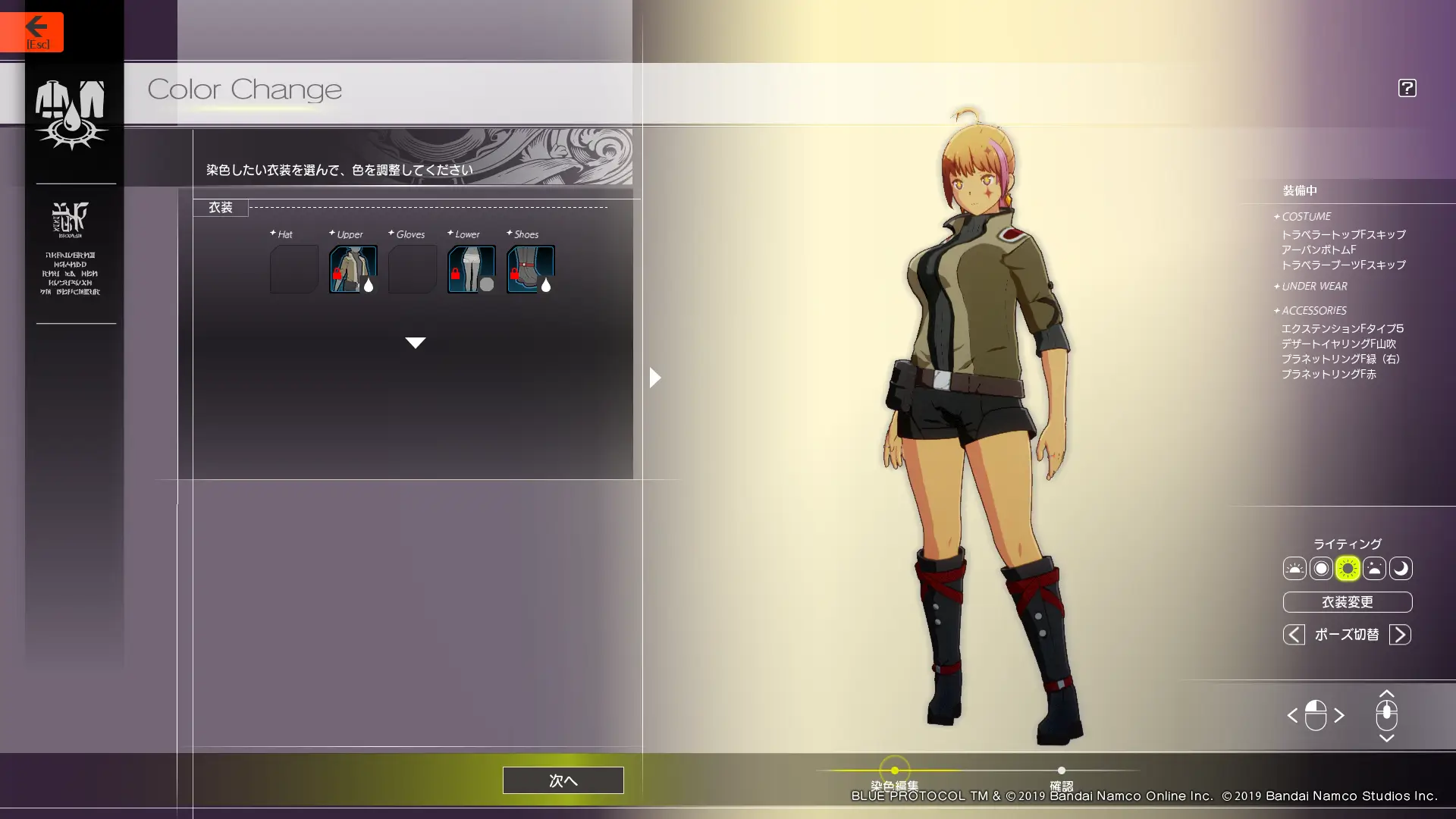Jump to the 確認 confirmation step marker
The height and width of the screenshot is (819, 1456).
[x=1061, y=770]
